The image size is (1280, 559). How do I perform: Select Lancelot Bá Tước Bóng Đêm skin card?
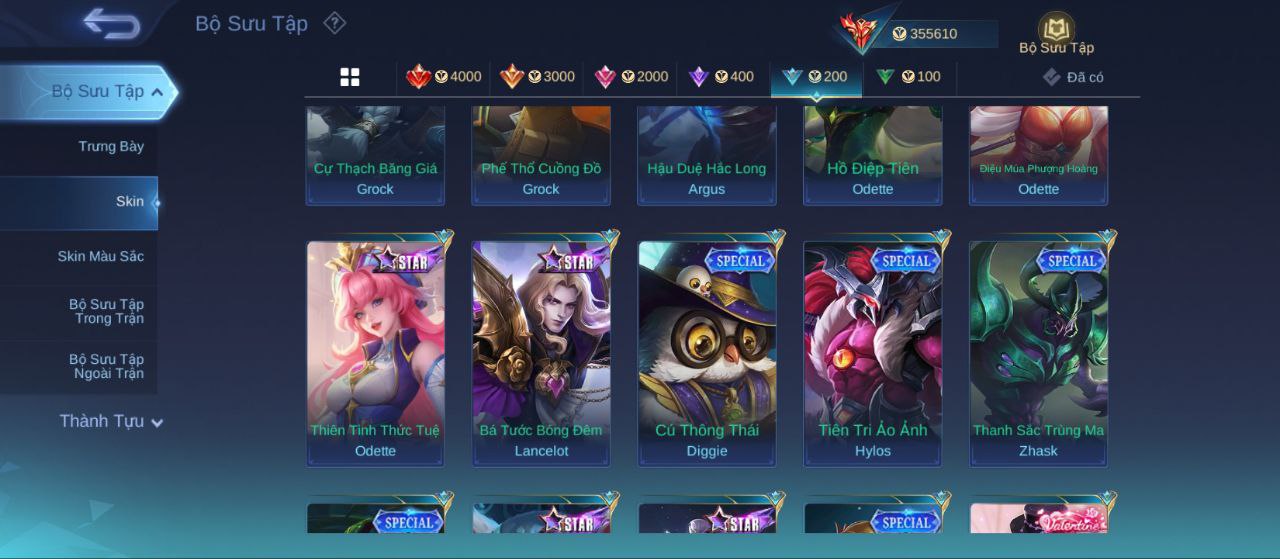tap(541, 352)
